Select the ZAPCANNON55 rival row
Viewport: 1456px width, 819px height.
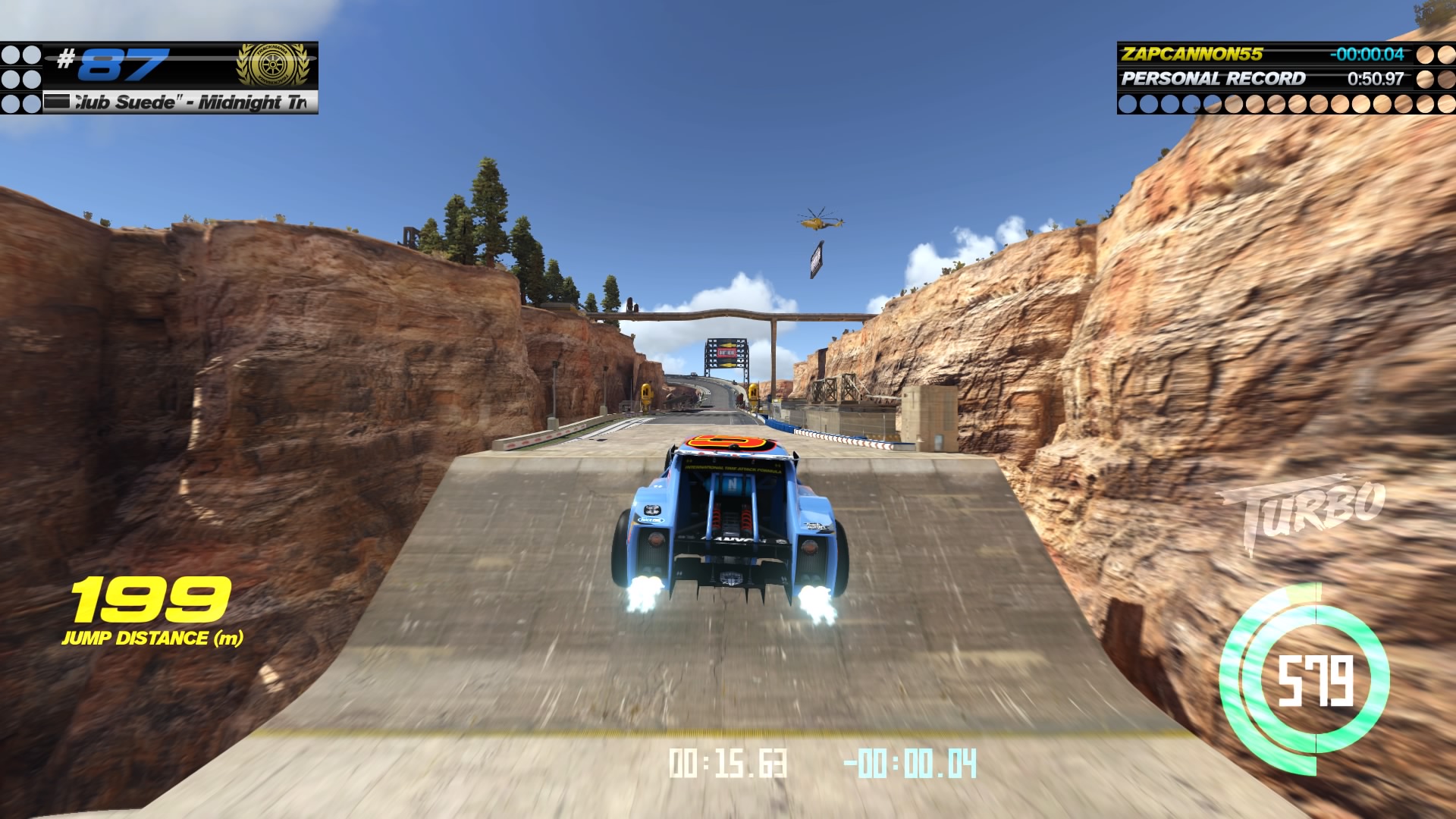click(x=1263, y=54)
